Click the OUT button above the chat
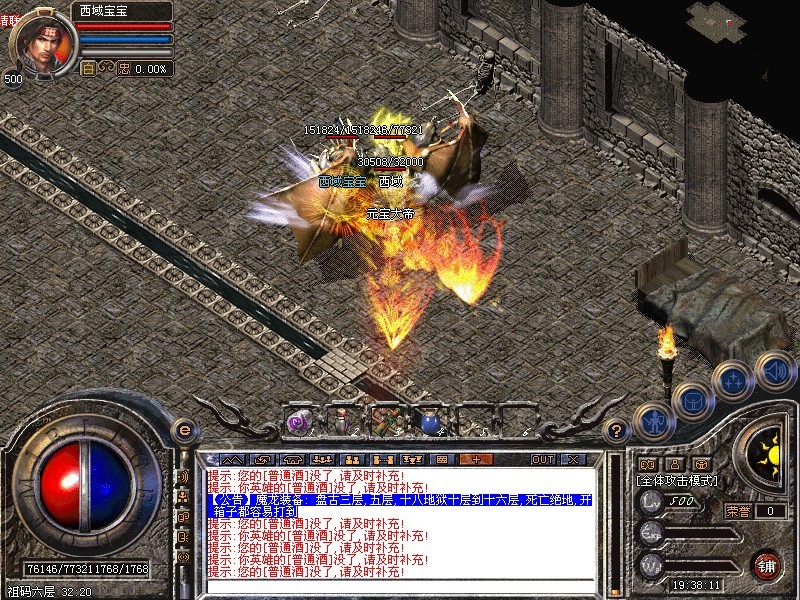Image resolution: width=800 pixels, height=600 pixels. point(542,459)
